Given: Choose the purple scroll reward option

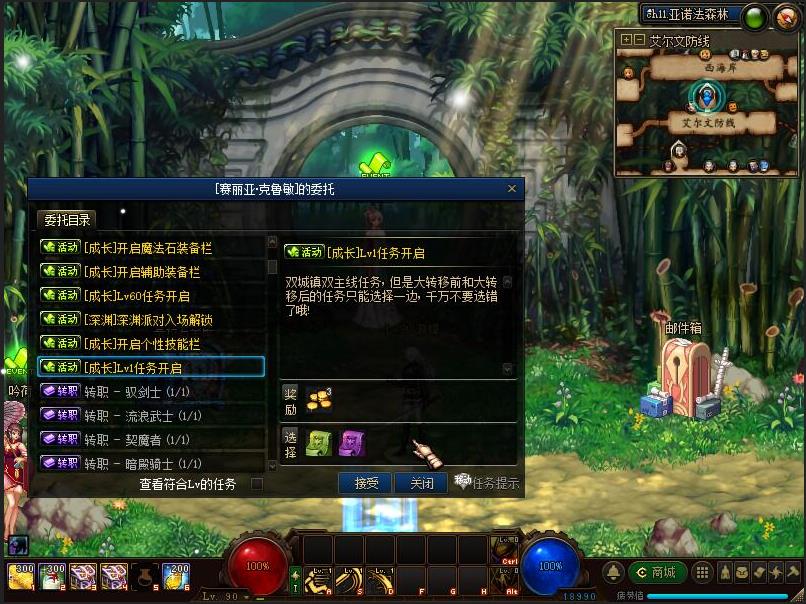Looking at the screenshot, I should [x=351, y=443].
